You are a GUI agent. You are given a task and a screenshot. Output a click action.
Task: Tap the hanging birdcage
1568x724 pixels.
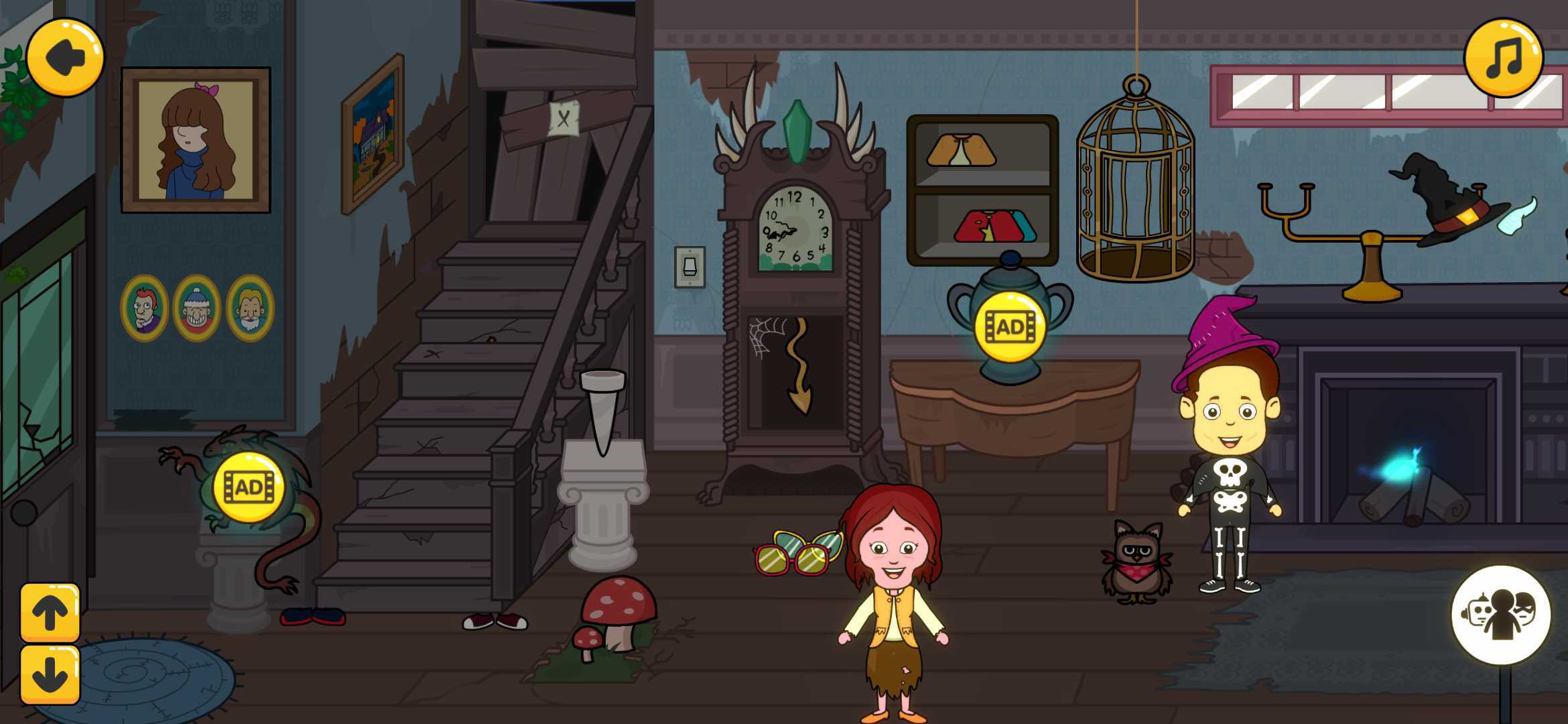1136,188
